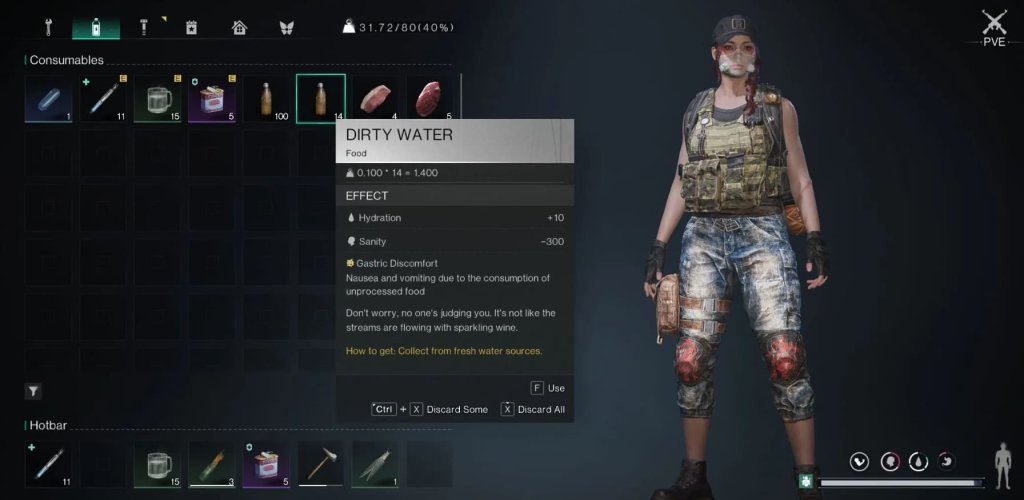Toggle the PVE crossed-swords mode icon
Screen dimensions: 1024x500
[993, 27]
